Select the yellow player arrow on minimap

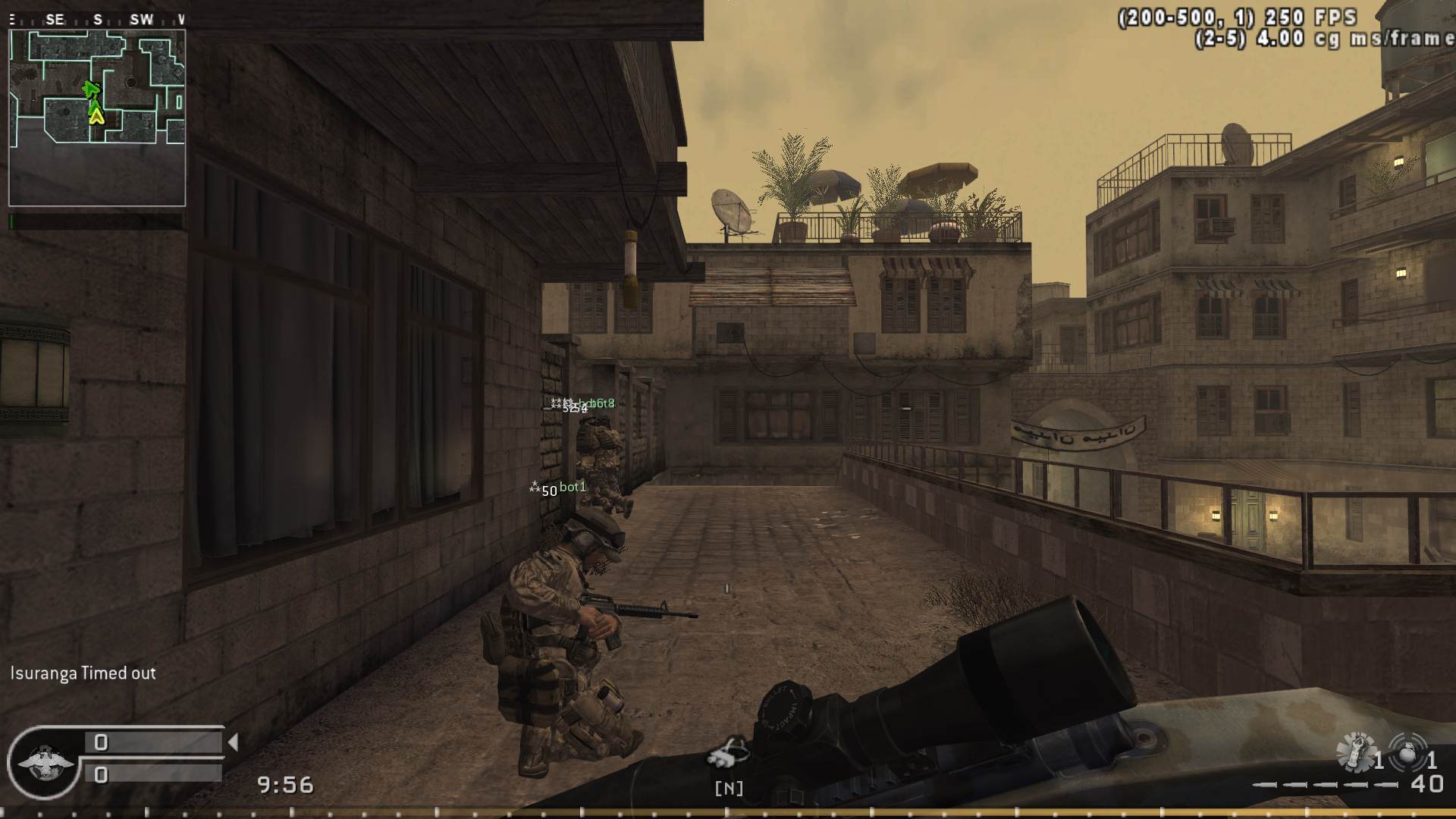pyautogui.click(x=96, y=115)
